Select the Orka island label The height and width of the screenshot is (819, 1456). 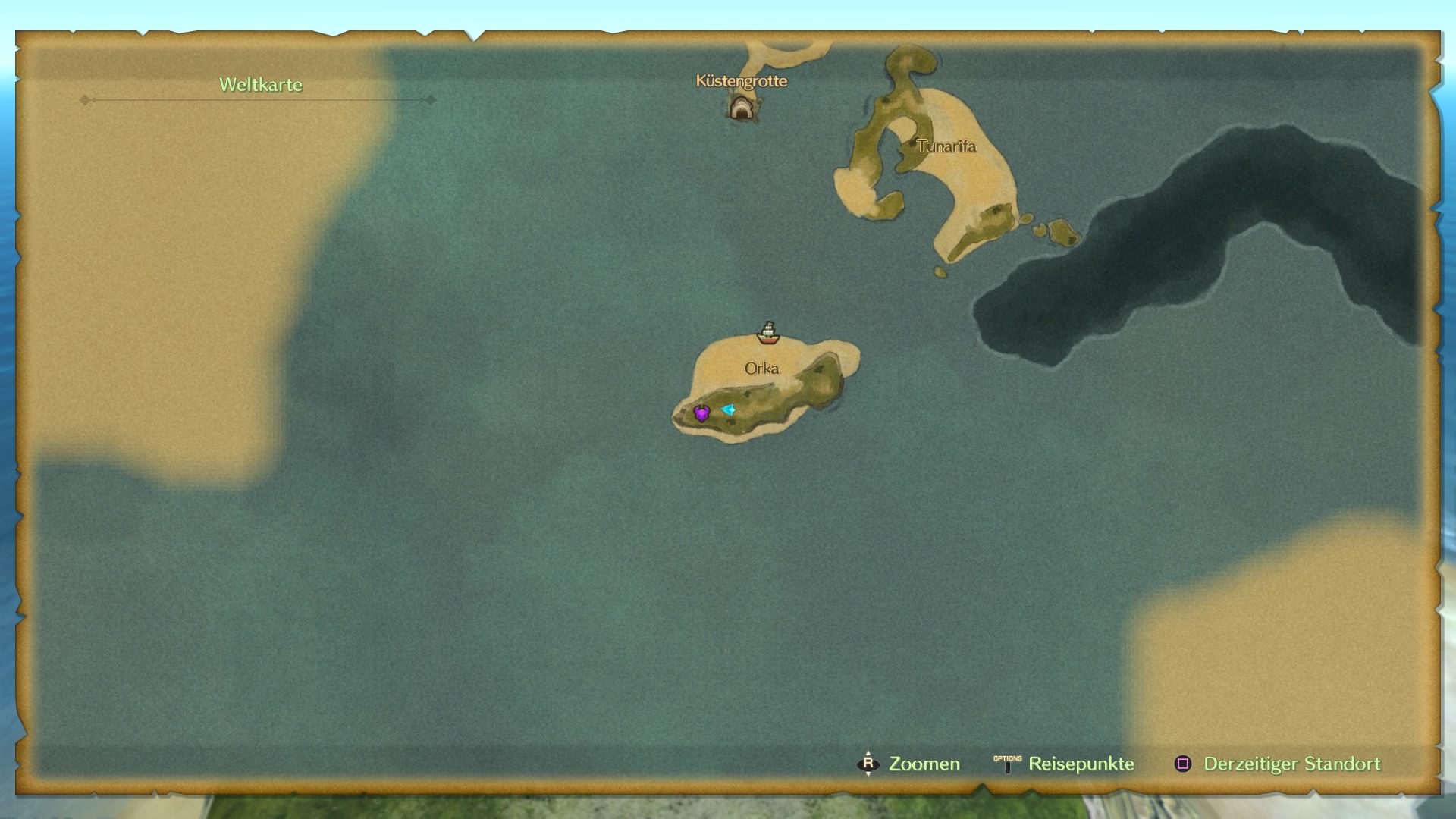click(x=761, y=369)
